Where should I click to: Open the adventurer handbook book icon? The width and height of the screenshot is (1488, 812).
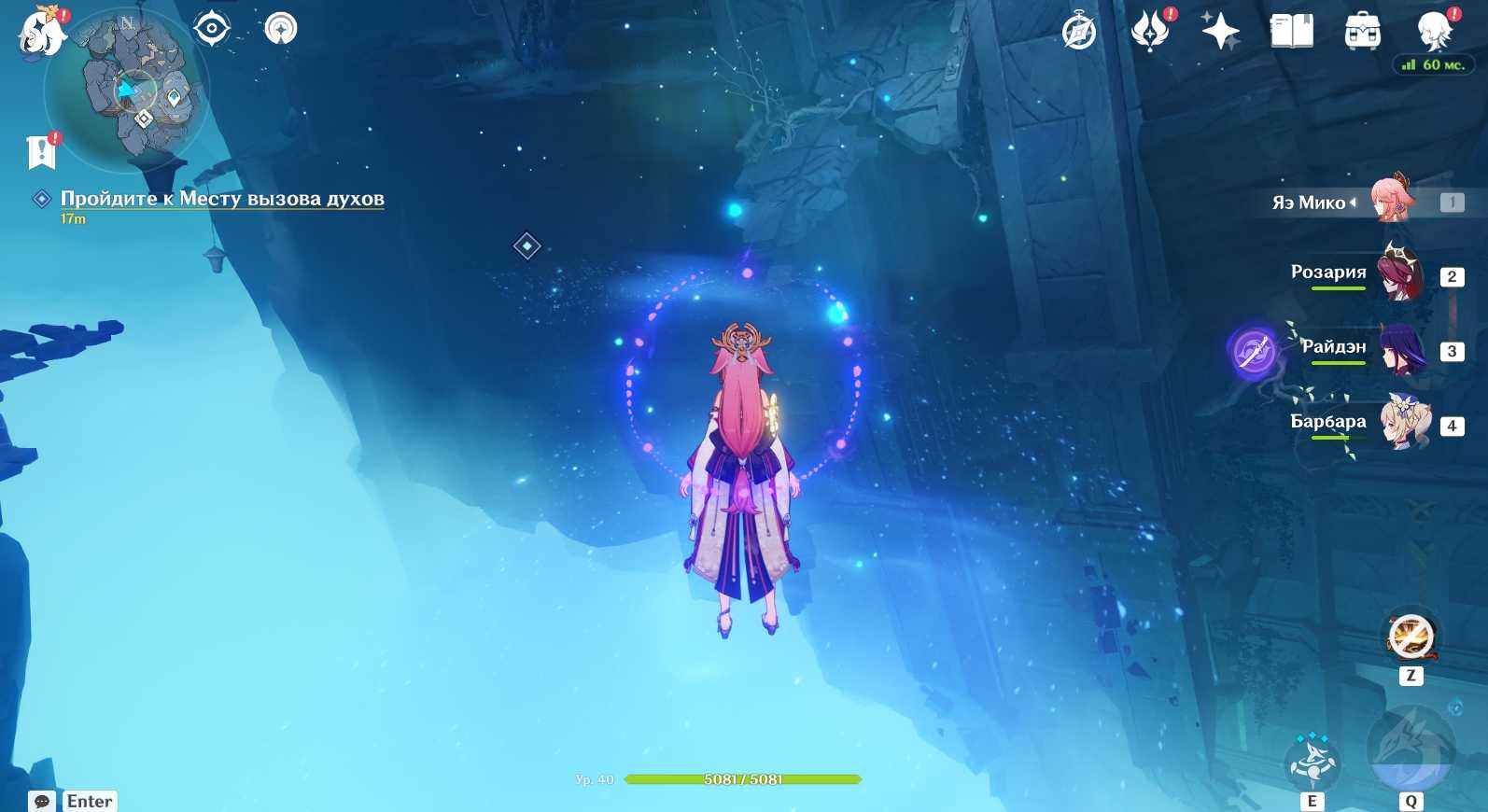click(x=1292, y=32)
